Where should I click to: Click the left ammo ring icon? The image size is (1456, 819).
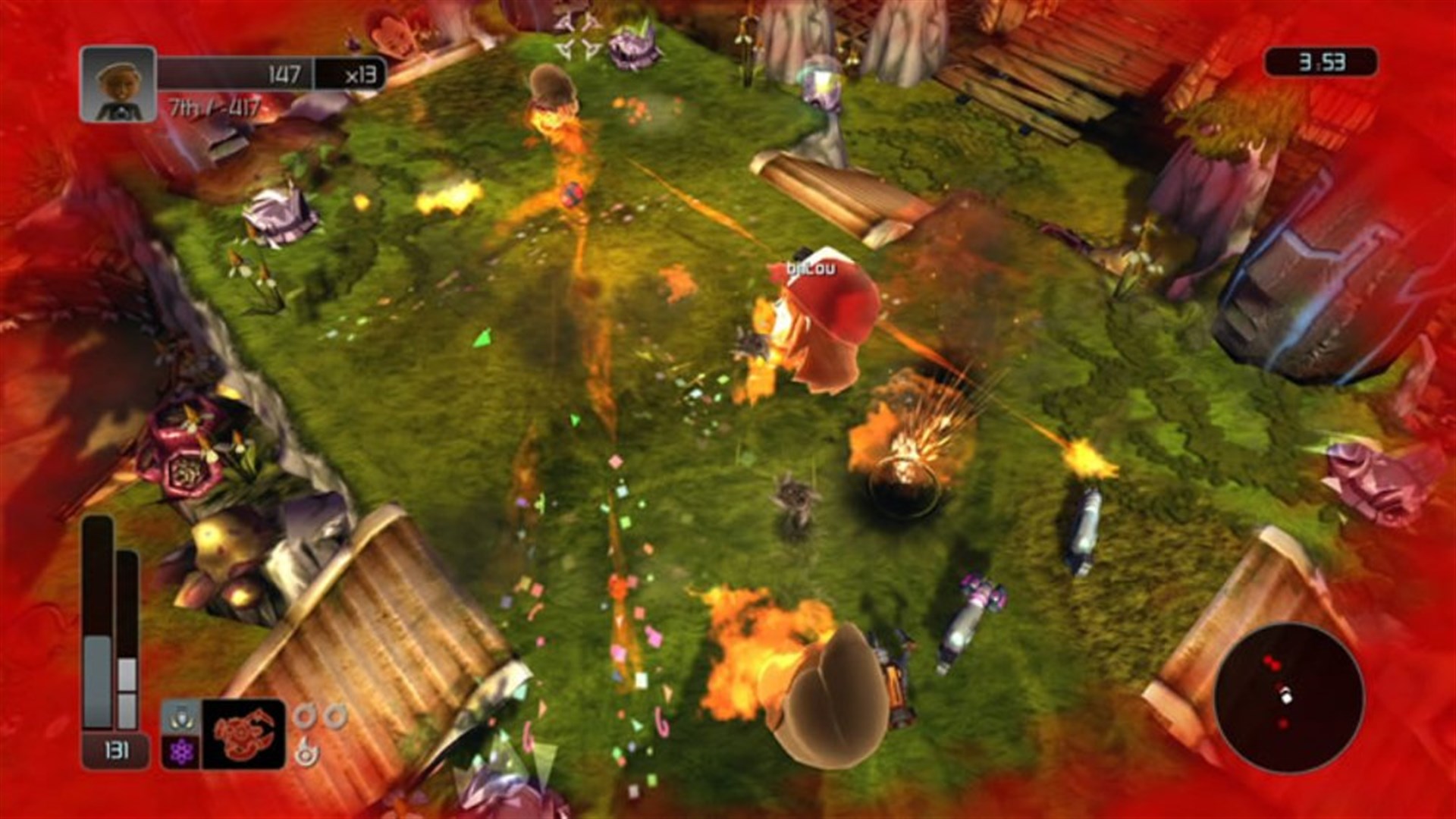pyautogui.click(x=304, y=717)
